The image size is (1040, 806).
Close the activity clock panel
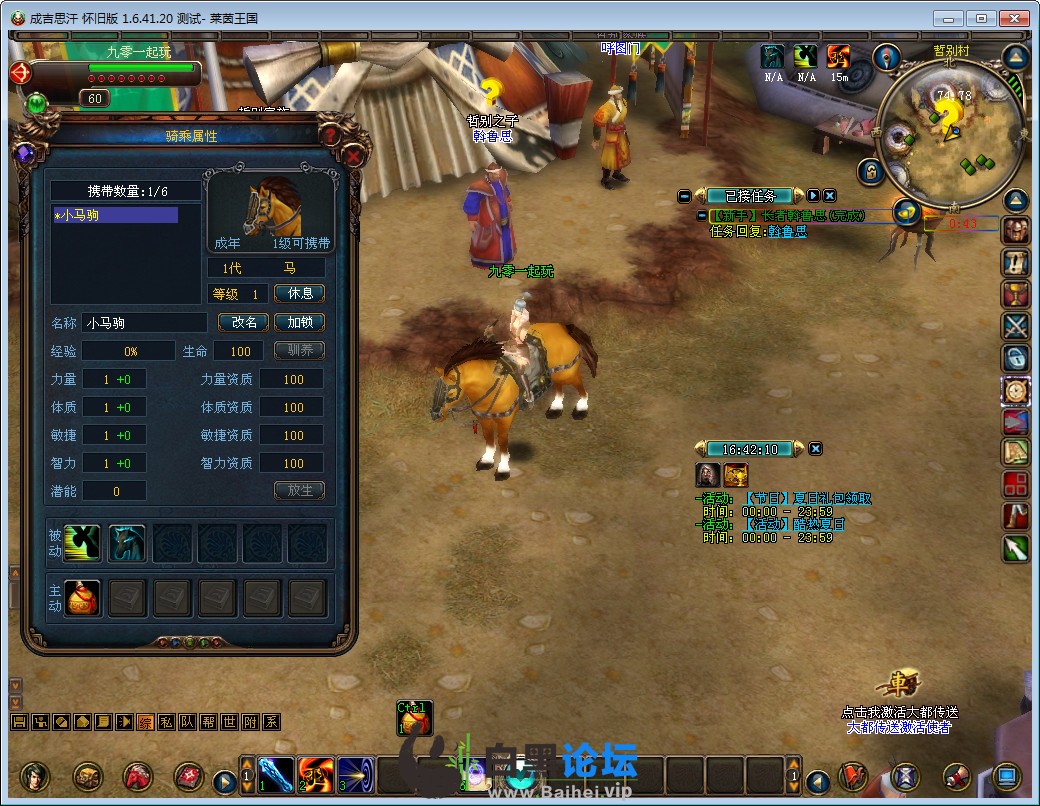pyautogui.click(x=815, y=449)
